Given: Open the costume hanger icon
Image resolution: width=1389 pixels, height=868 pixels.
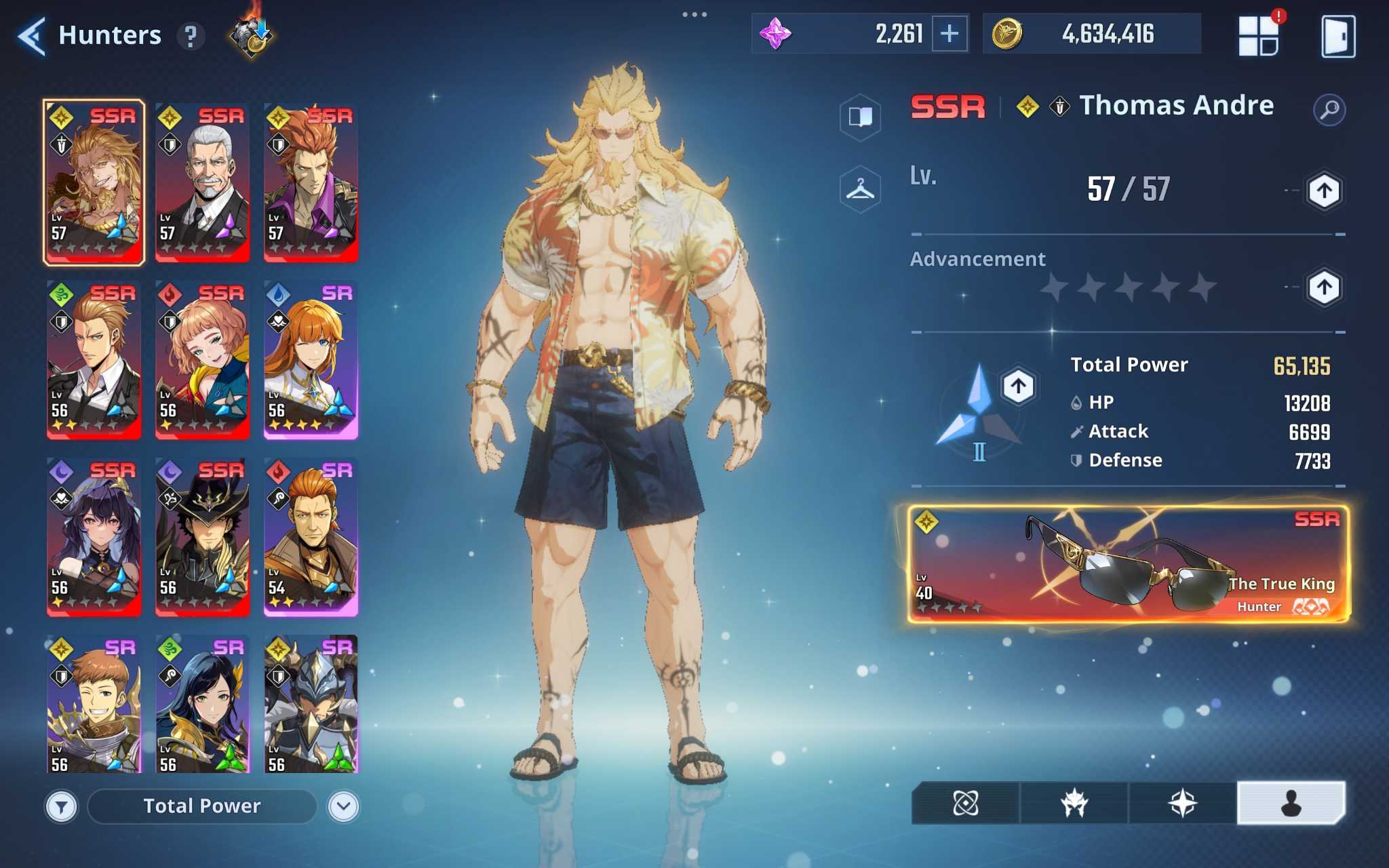Looking at the screenshot, I should (x=860, y=189).
